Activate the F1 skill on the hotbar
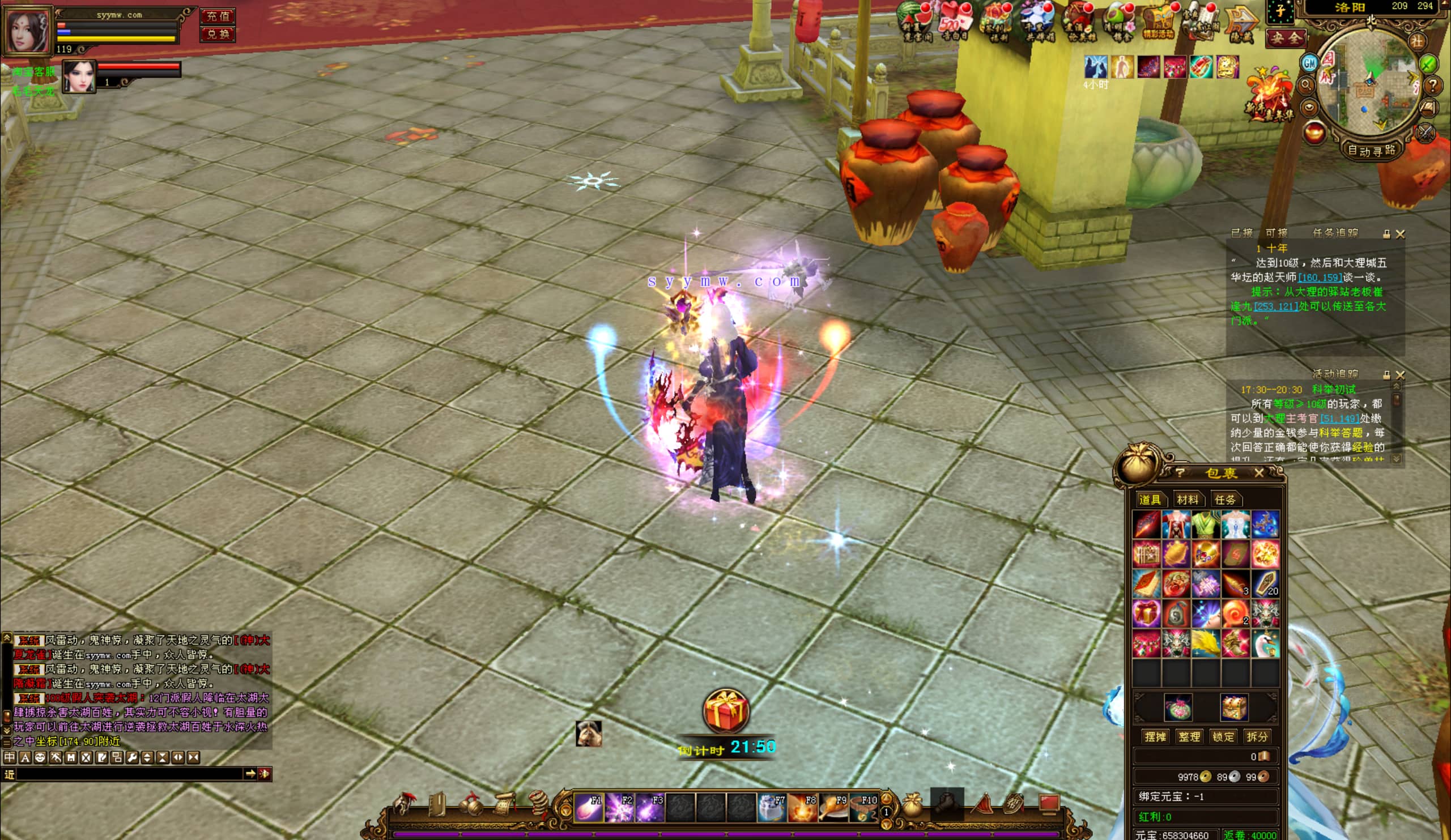 (588, 807)
